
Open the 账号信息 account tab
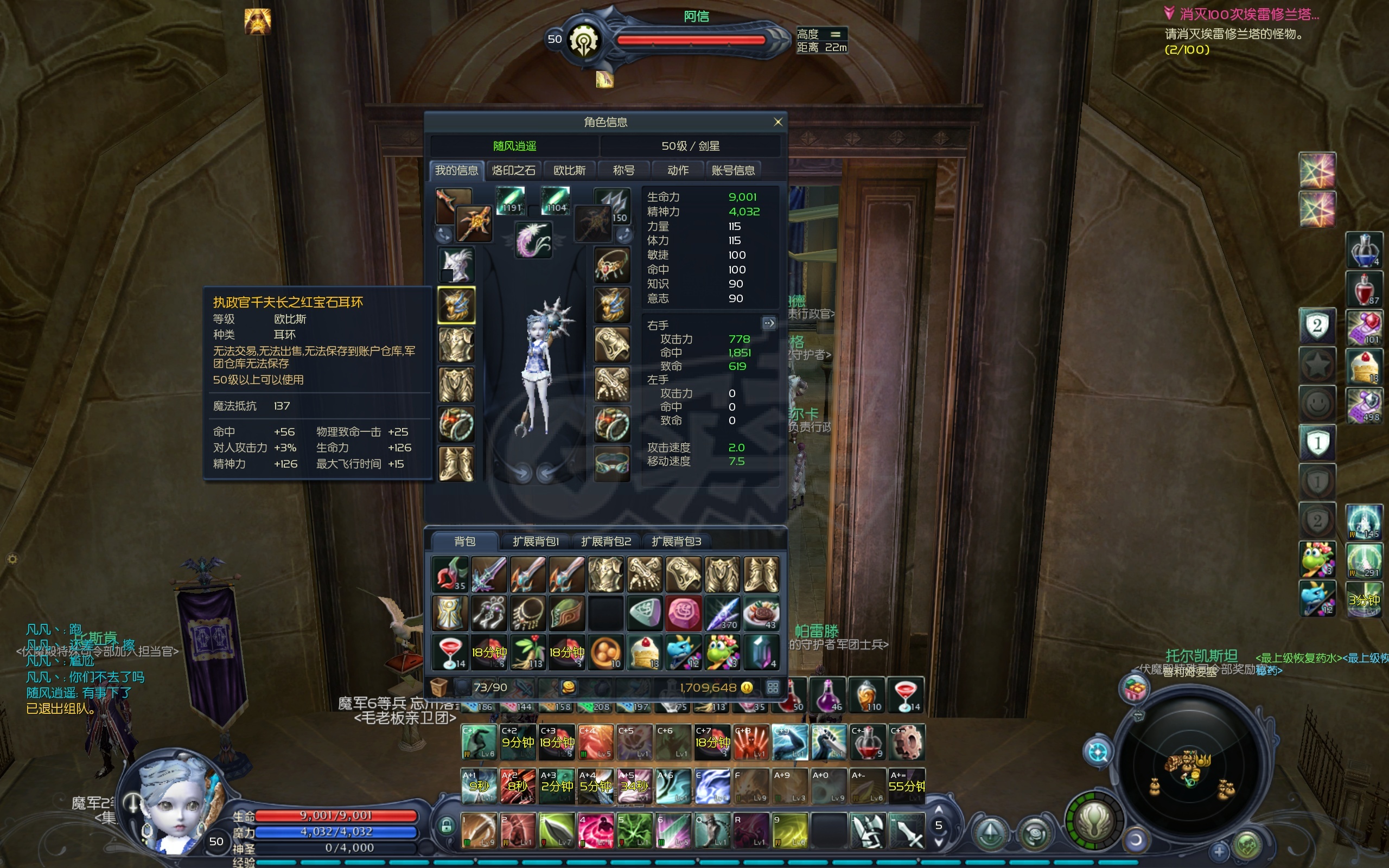click(x=733, y=170)
